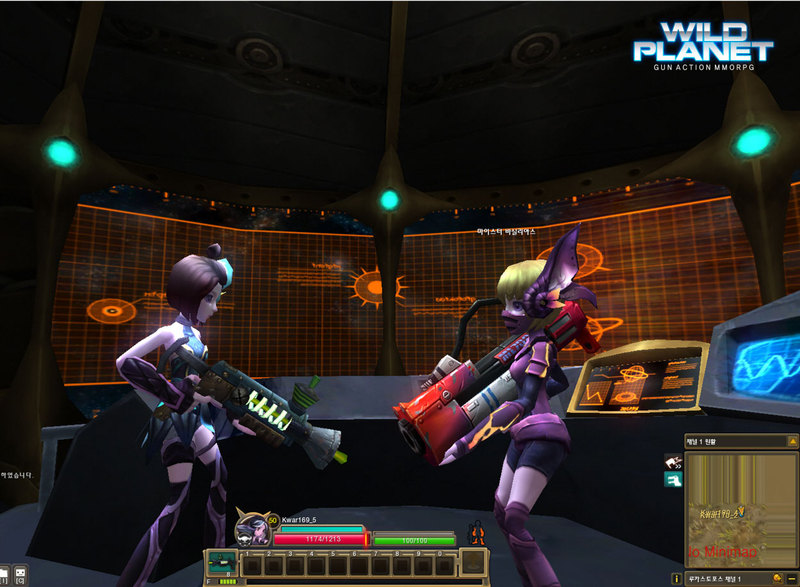Toggle the running figure icon beside the minimap
The image size is (800, 587).
(673, 461)
